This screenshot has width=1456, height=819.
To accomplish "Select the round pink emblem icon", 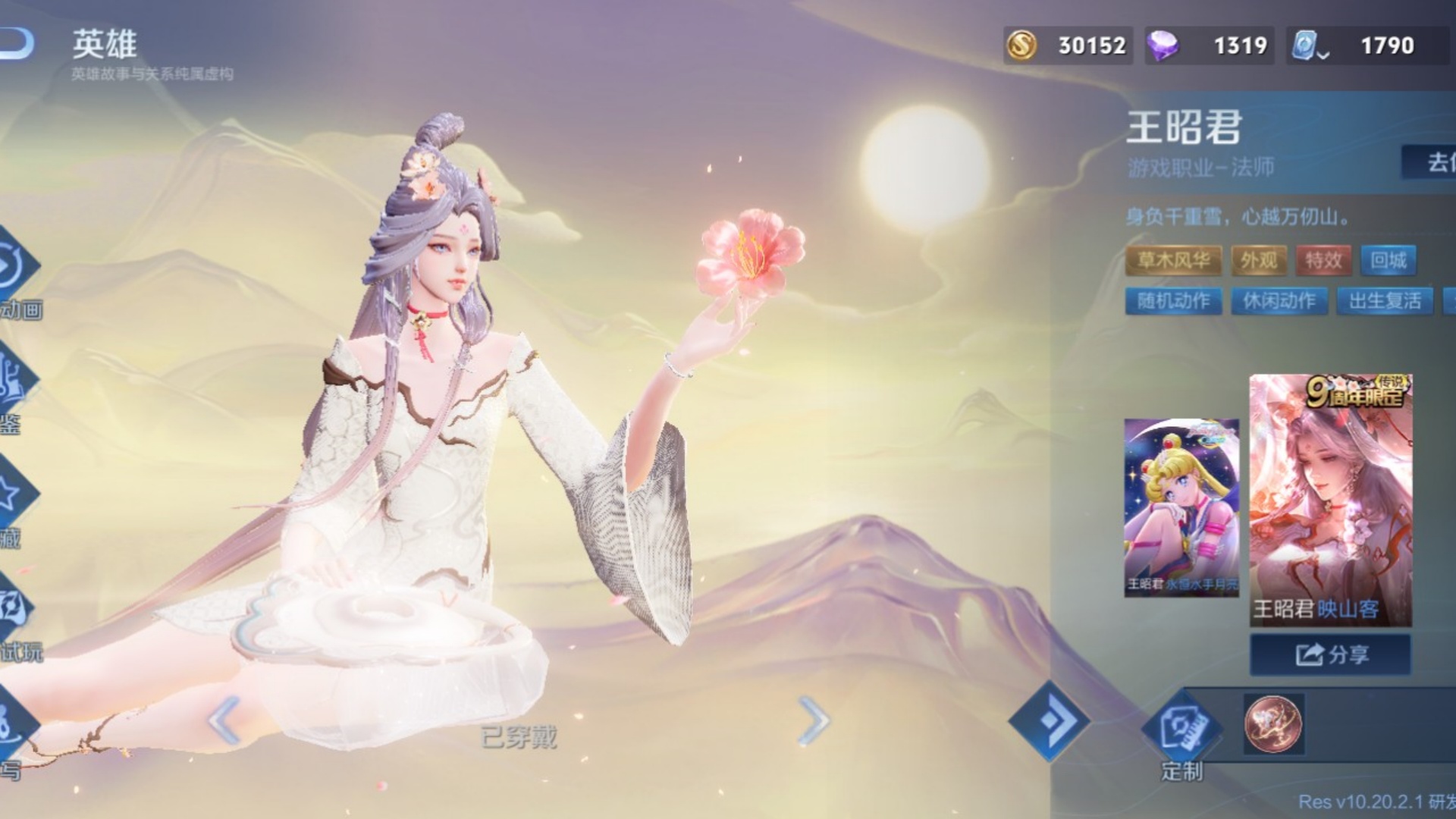I will (x=1273, y=723).
